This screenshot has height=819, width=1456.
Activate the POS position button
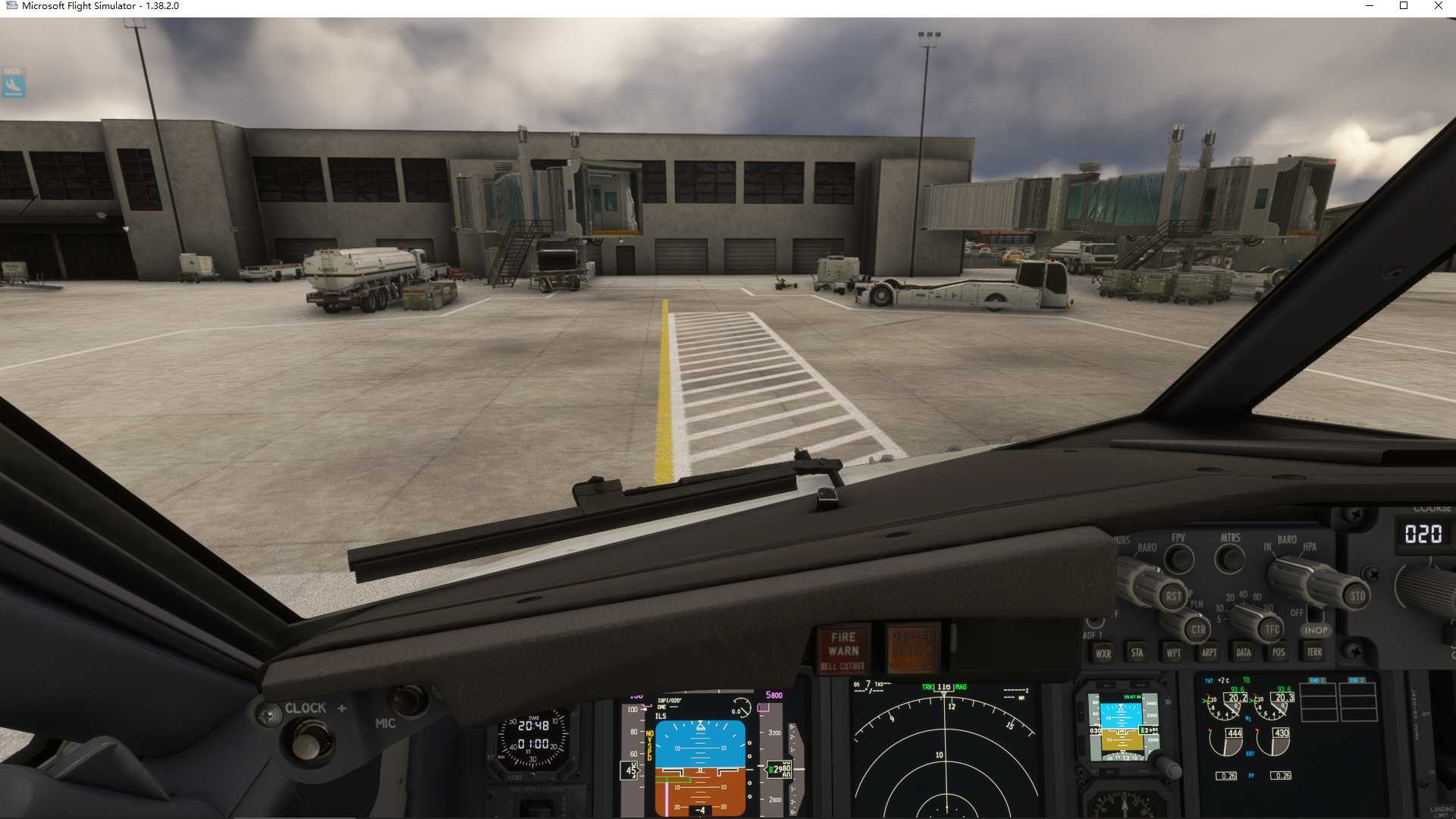tap(1279, 652)
